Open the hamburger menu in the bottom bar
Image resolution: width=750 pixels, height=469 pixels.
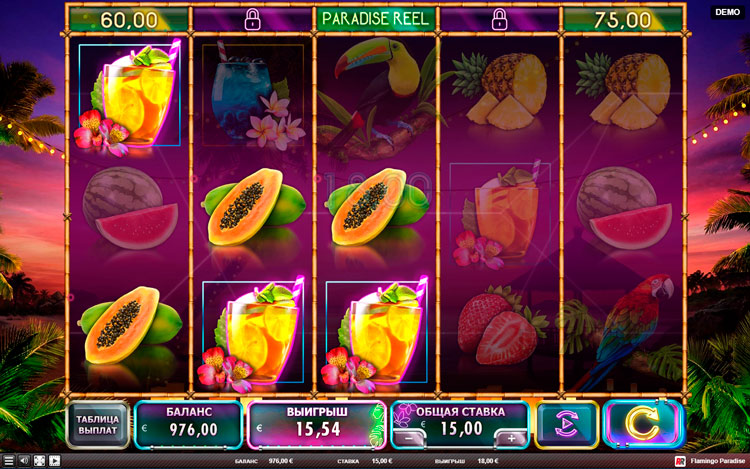[7, 461]
